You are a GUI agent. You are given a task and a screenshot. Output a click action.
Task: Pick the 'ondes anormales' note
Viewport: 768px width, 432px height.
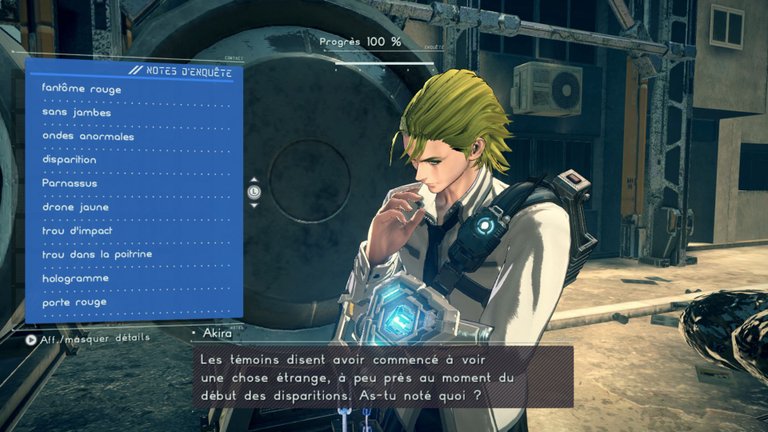(87, 136)
